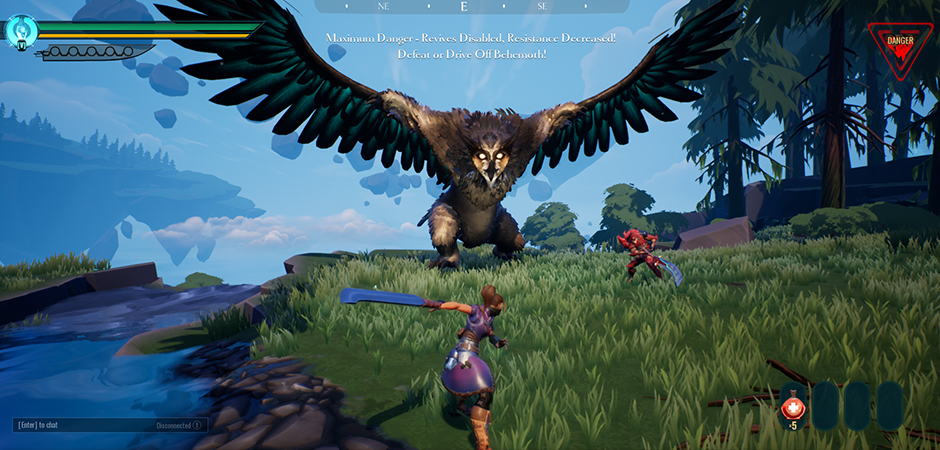Image resolution: width=940 pixels, height=450 pixels.
Task: Activate the glowing blue lantern icon
Action: point(21,31)
